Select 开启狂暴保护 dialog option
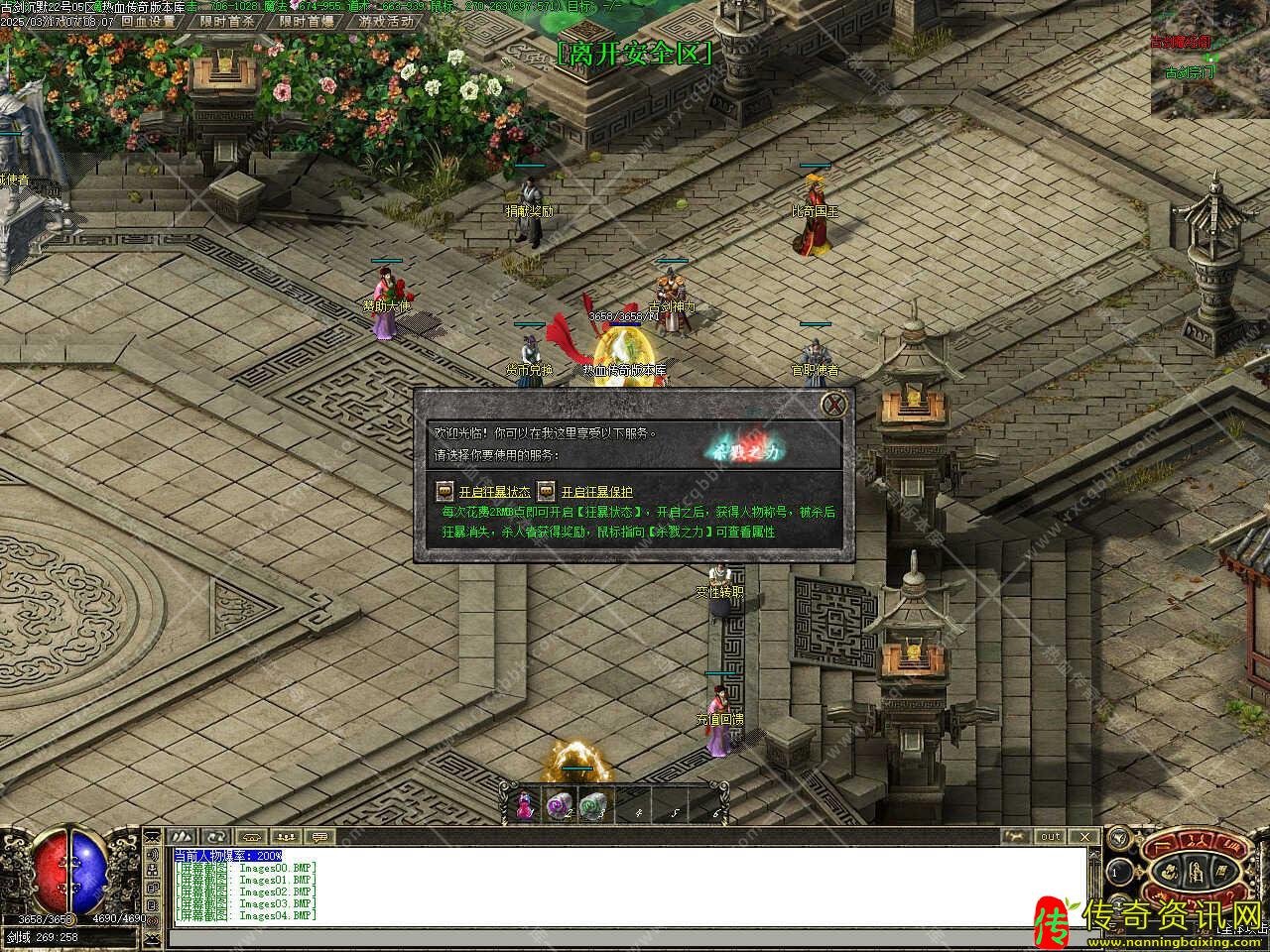 pyautogui.click(x=596, y=492)
